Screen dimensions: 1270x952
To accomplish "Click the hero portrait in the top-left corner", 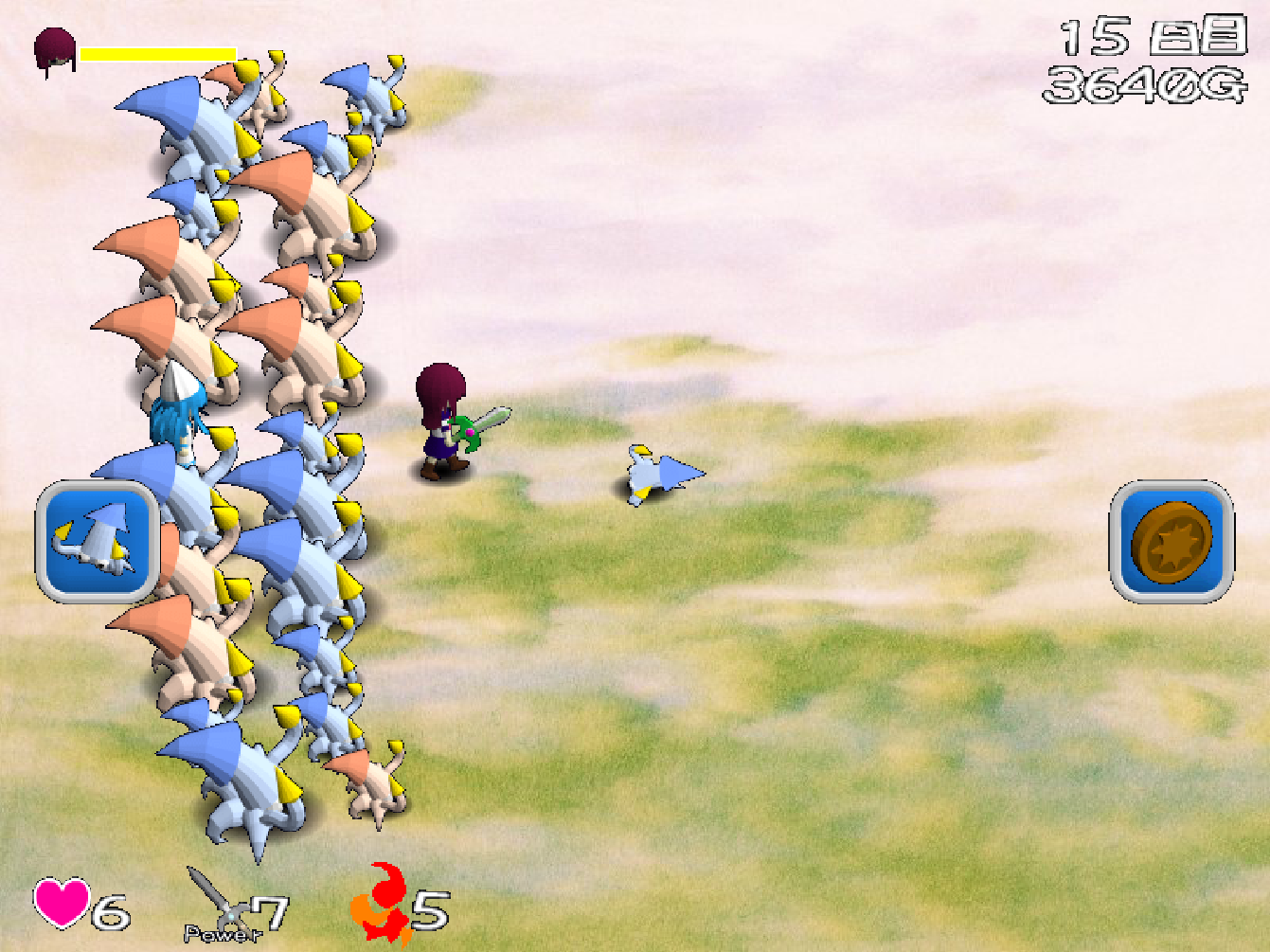I will click(55, 45).
